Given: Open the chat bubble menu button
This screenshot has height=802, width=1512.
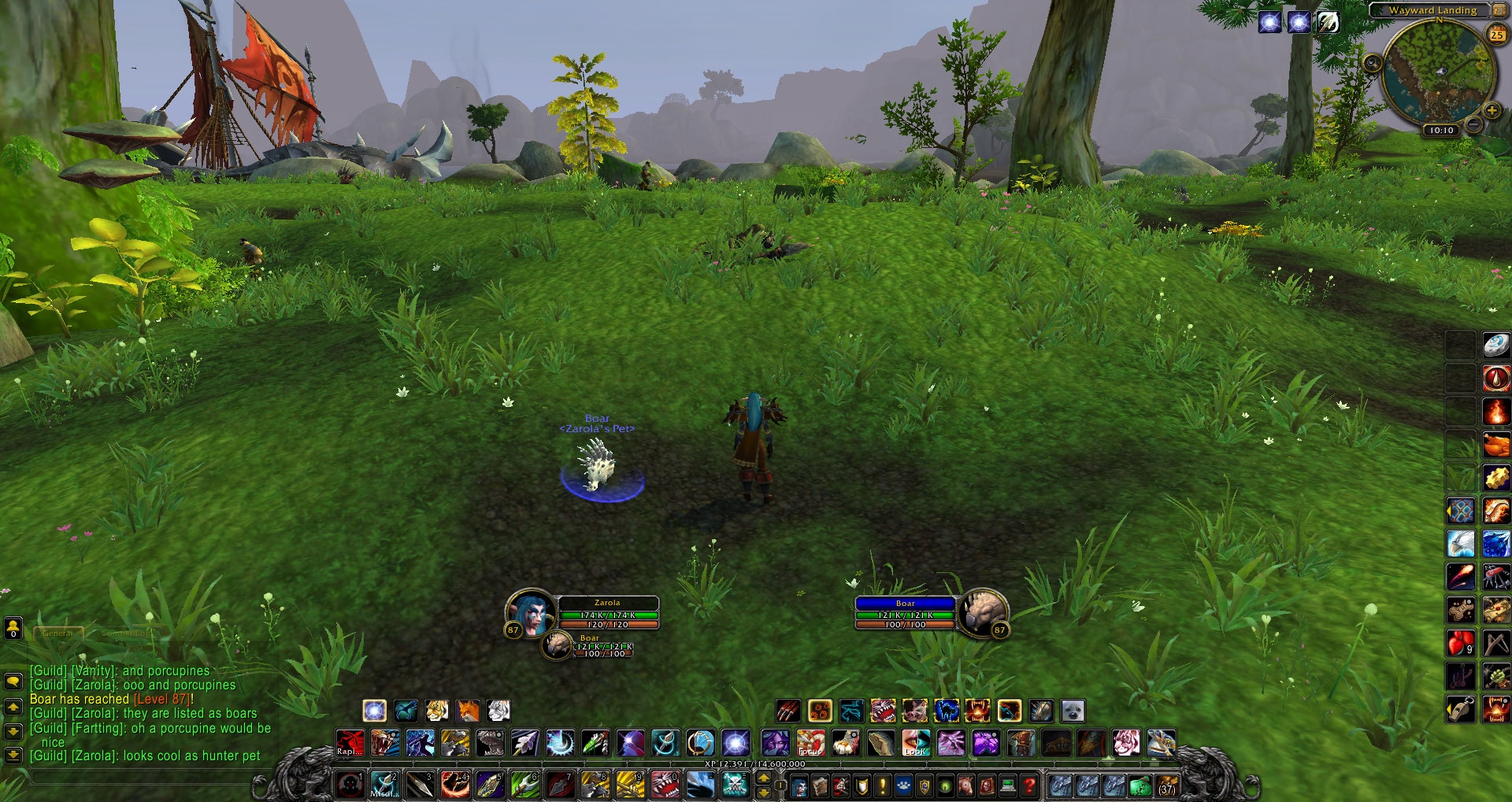Looking at the screenshot, I should click(x=13, y=681).
